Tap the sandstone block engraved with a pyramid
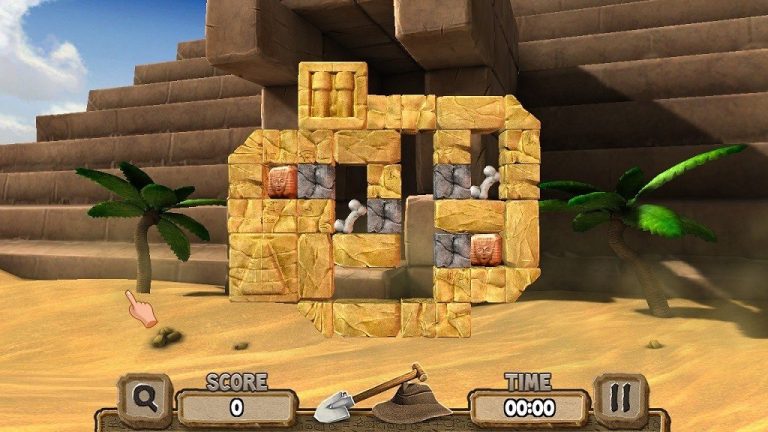Viewport: 768px width, 432px height. (263, 266)
